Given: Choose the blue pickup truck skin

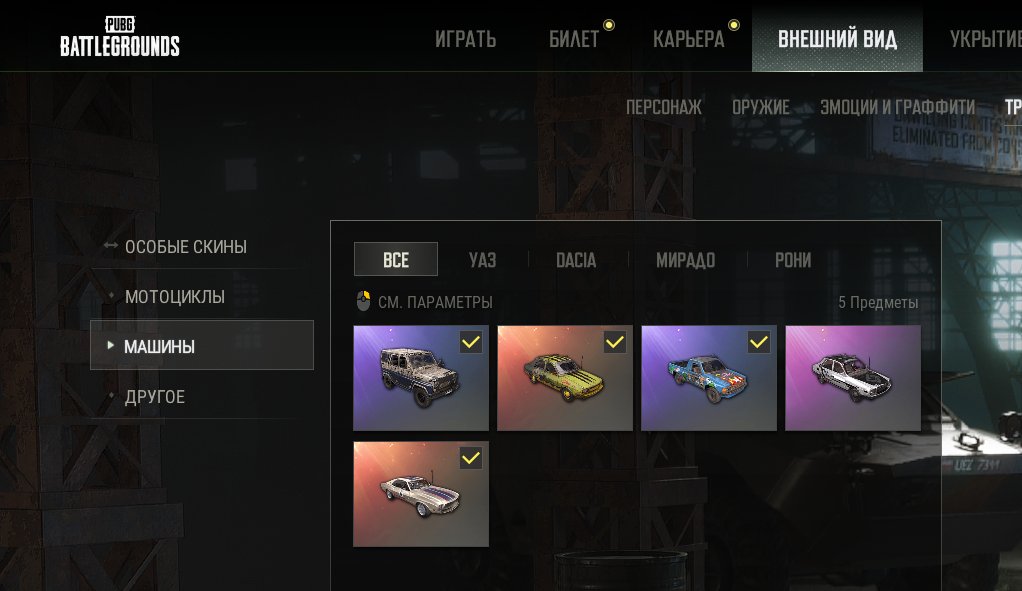Looking at the screenshot, I should click(709, 378).
